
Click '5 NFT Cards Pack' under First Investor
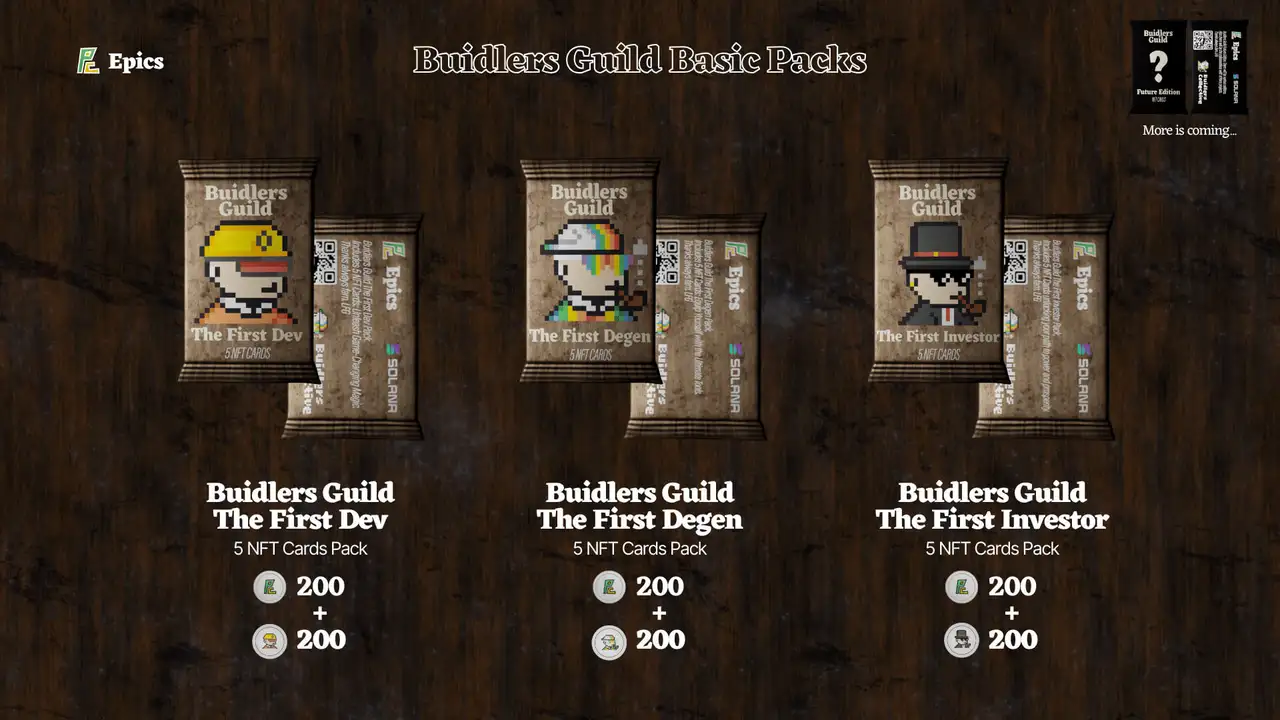tap(992, 548)
